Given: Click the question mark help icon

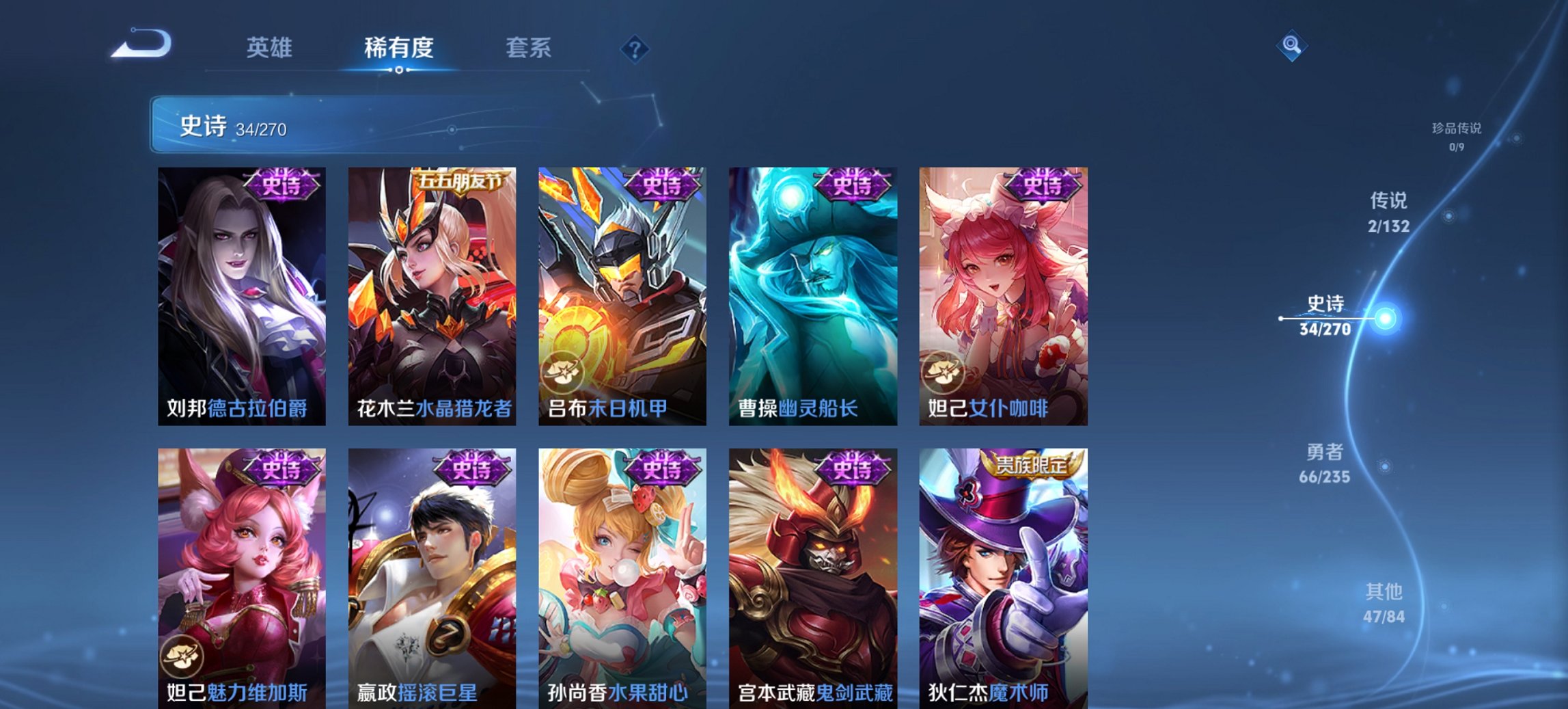Looking at the screenshot, I should 635,48.
